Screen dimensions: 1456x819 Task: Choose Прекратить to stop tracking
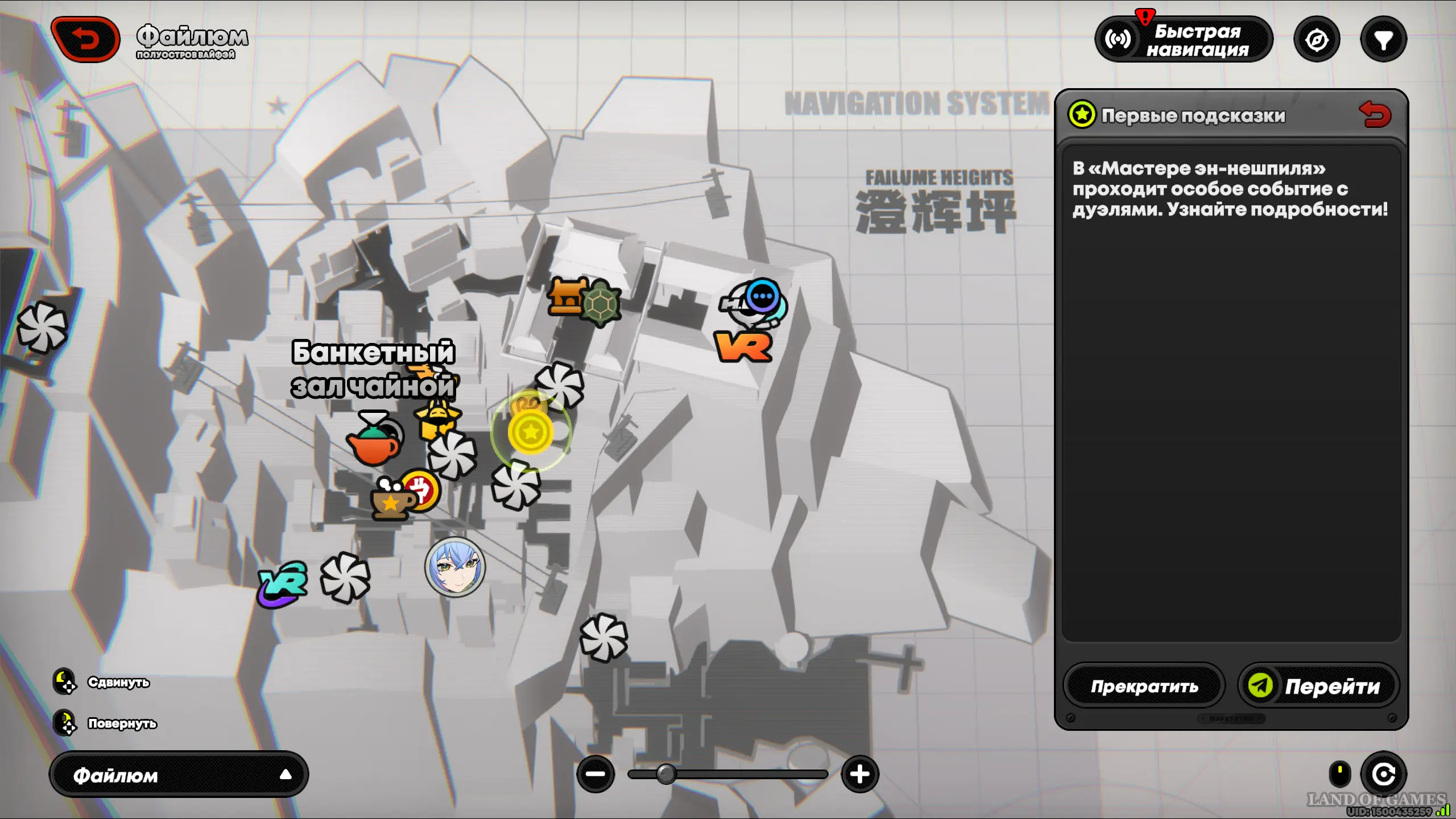[x=1144, y=686]
